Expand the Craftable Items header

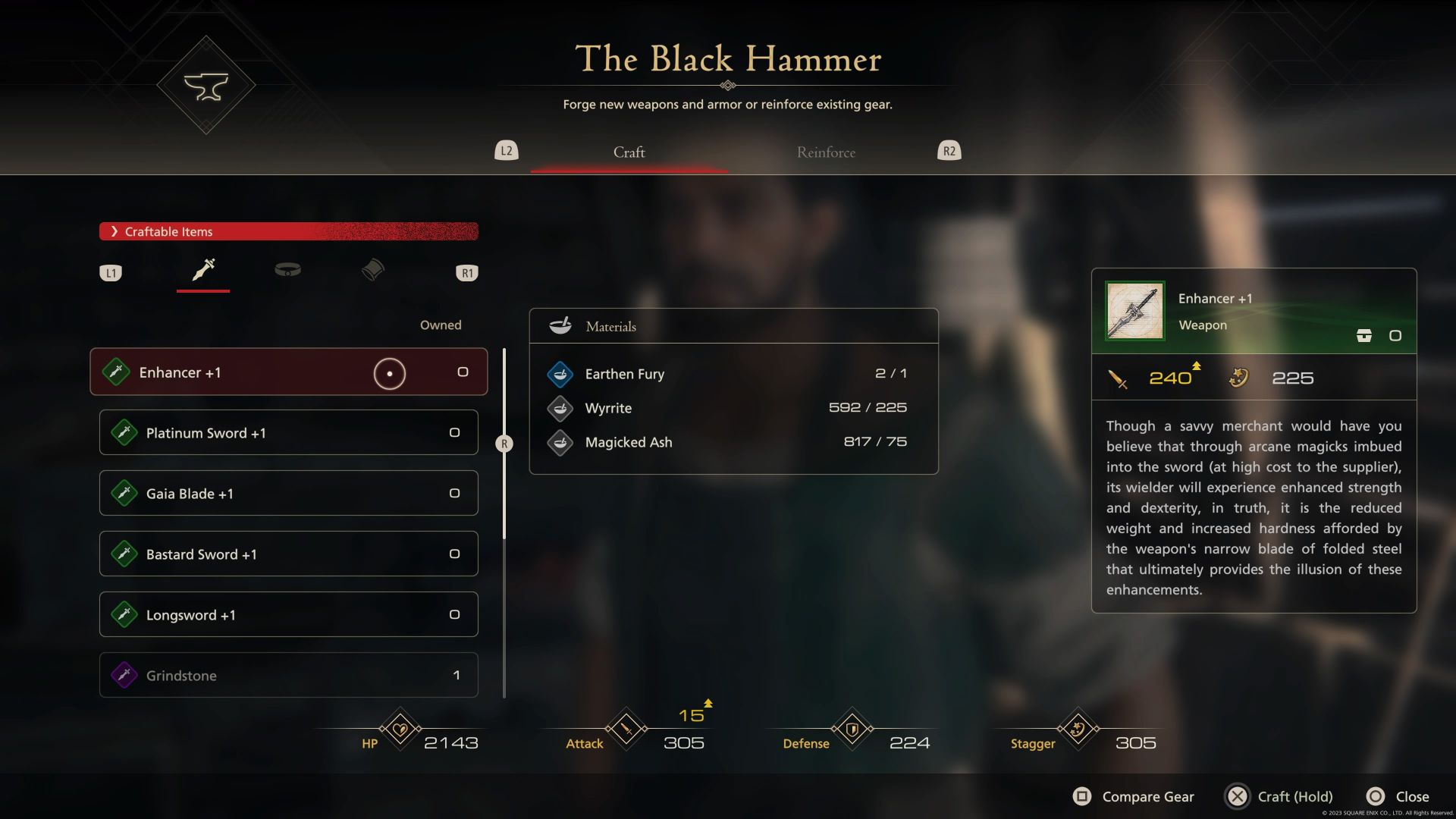tap(288, 231)
